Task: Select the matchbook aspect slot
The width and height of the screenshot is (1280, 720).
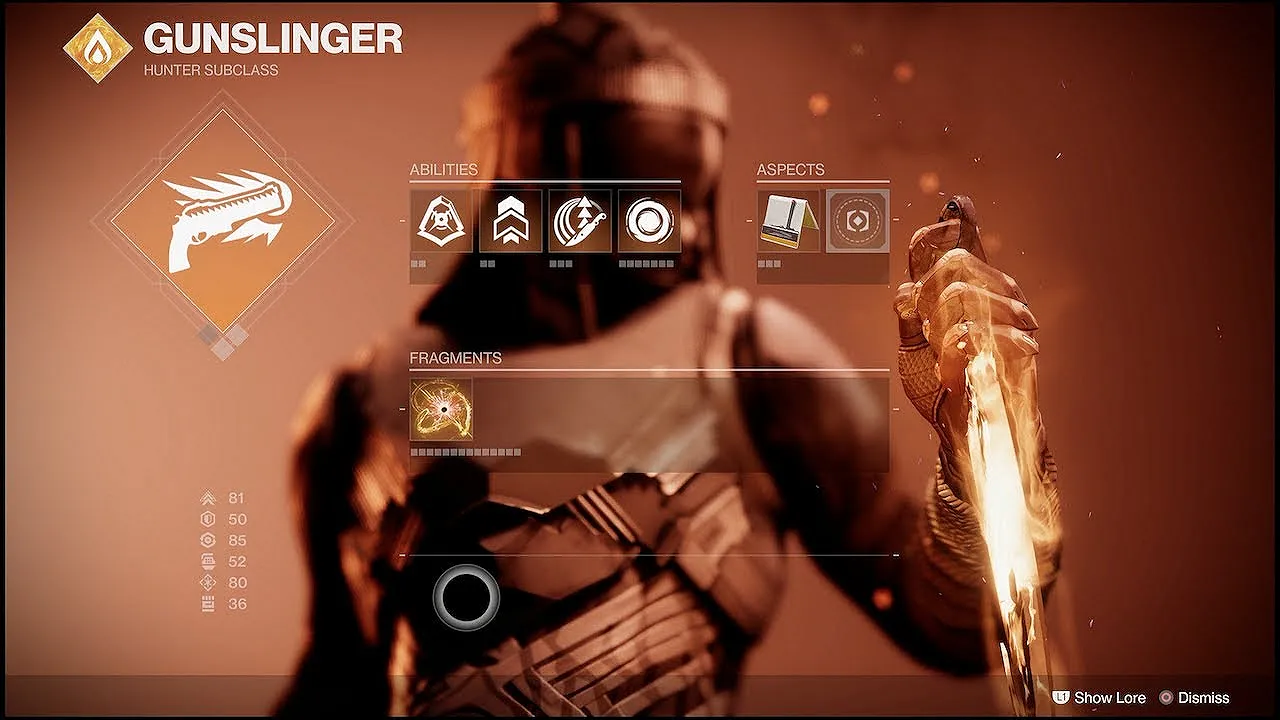Action: coord(788,221)
